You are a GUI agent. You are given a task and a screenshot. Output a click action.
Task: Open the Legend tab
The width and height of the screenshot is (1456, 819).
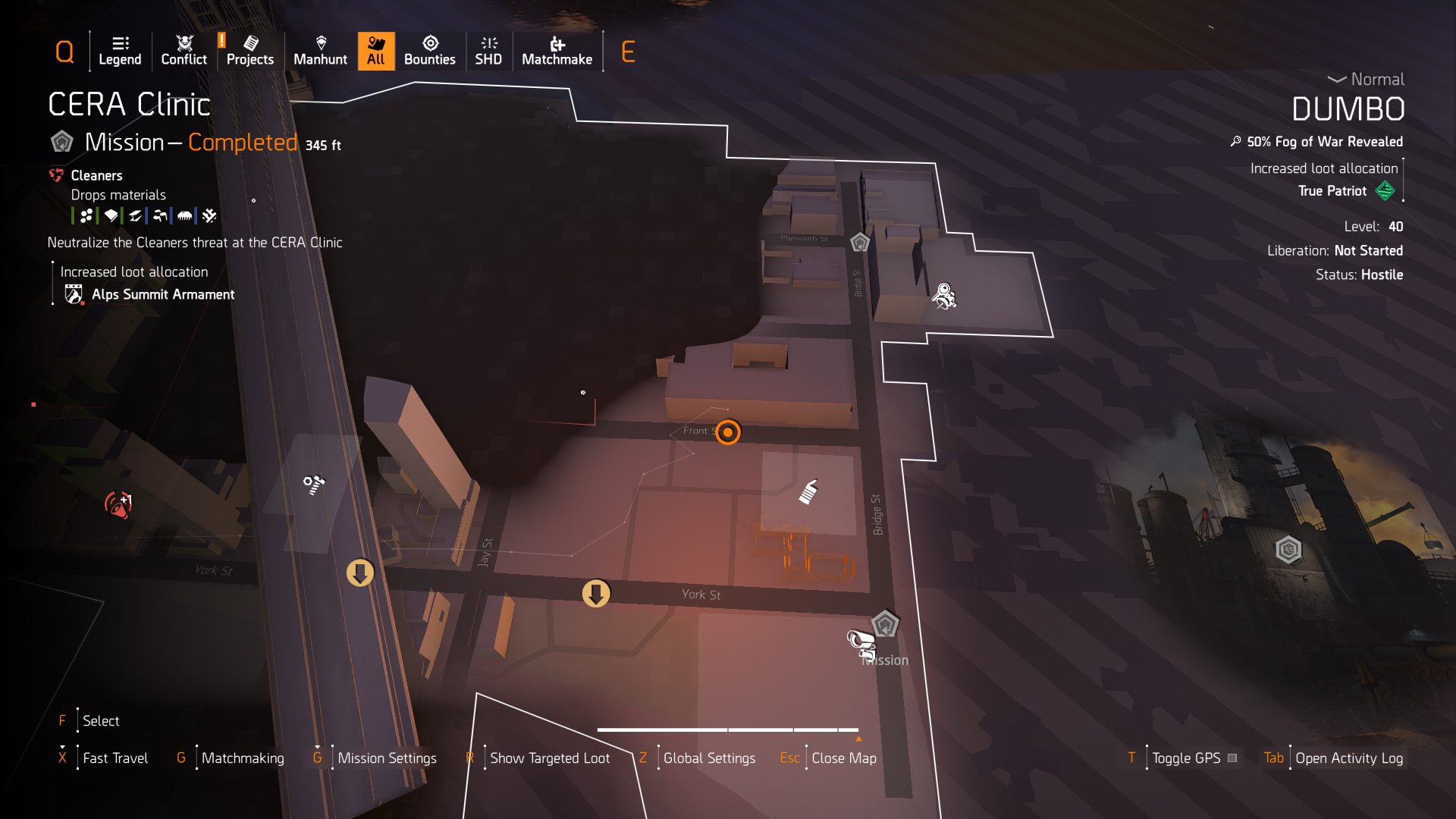[120, 51]
